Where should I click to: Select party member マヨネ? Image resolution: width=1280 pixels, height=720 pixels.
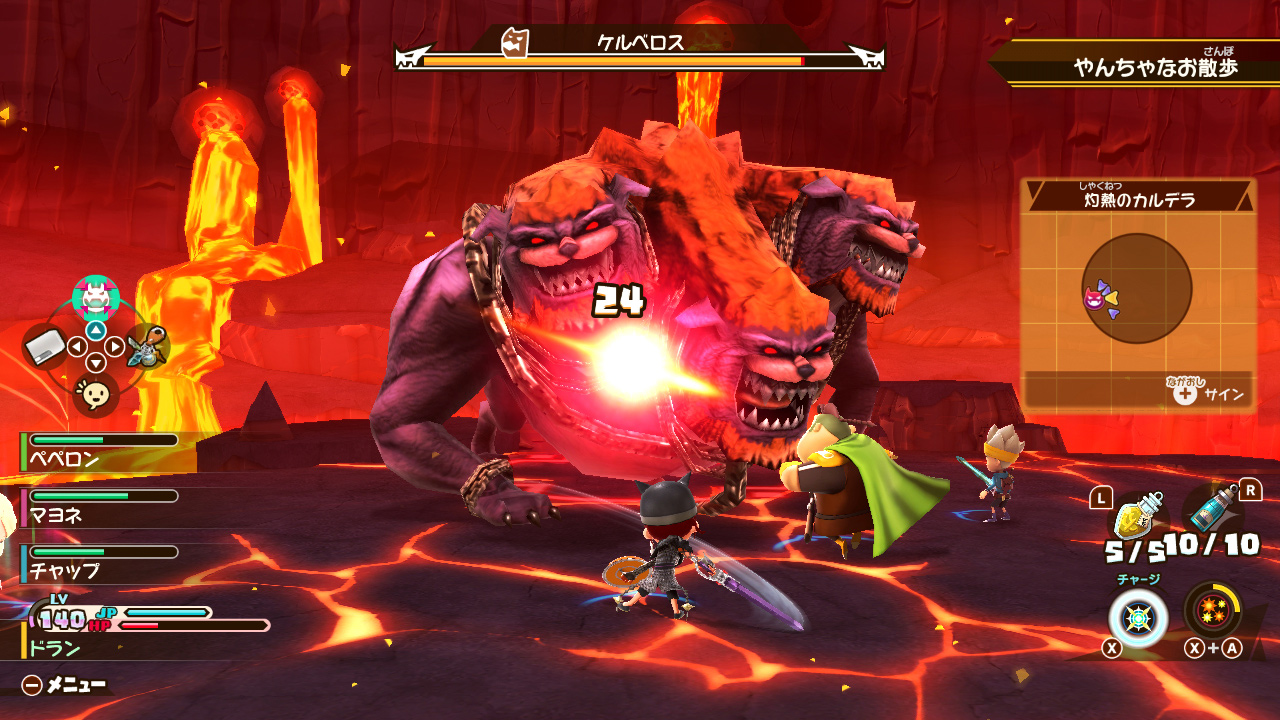point(100,508)
